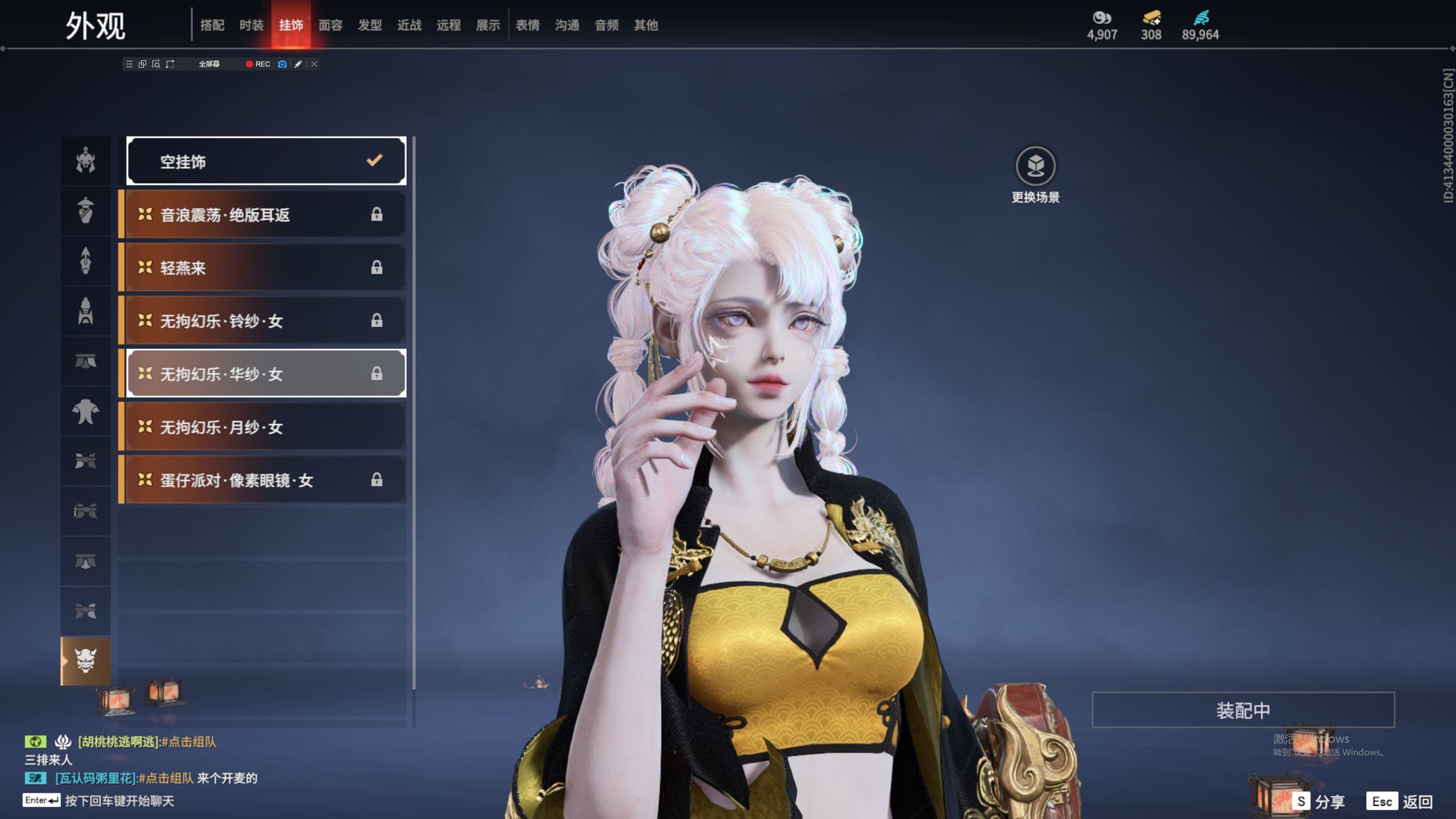The width and height of the screenshot is (1456, 819).
Task: Switch to the 时装 tab
Action: 251,25
